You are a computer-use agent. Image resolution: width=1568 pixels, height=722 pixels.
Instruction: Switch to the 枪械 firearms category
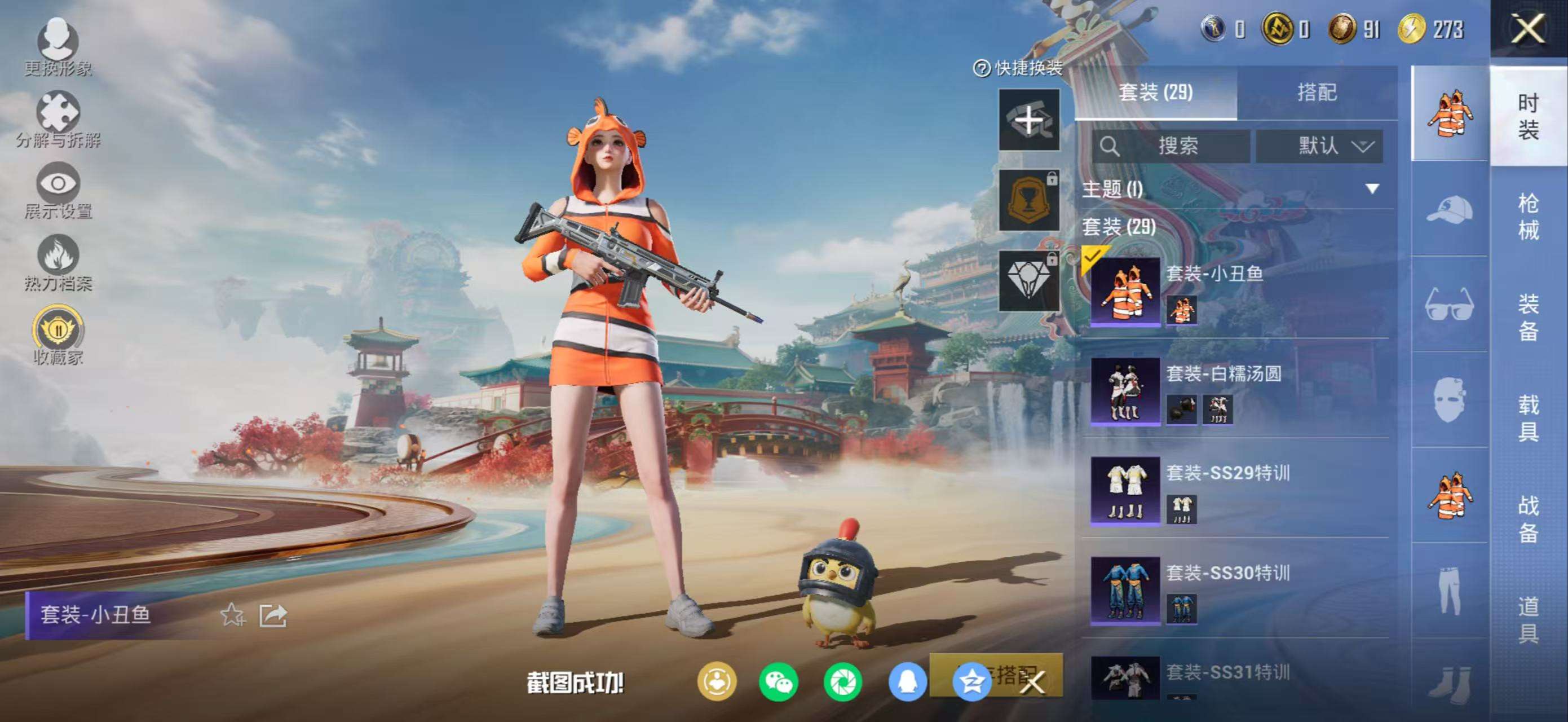coord(1529,217)
